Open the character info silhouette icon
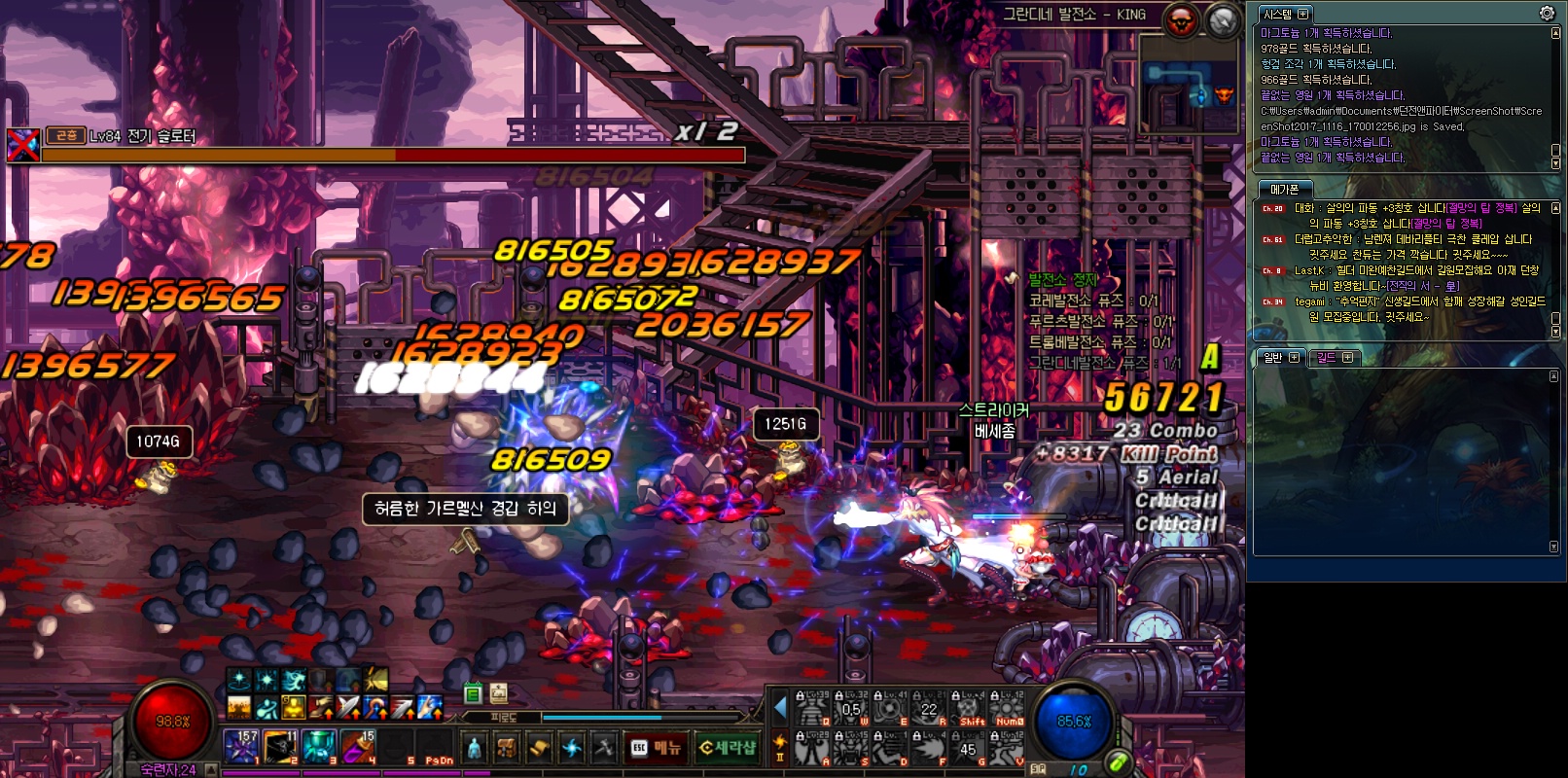 pos(474,747)
